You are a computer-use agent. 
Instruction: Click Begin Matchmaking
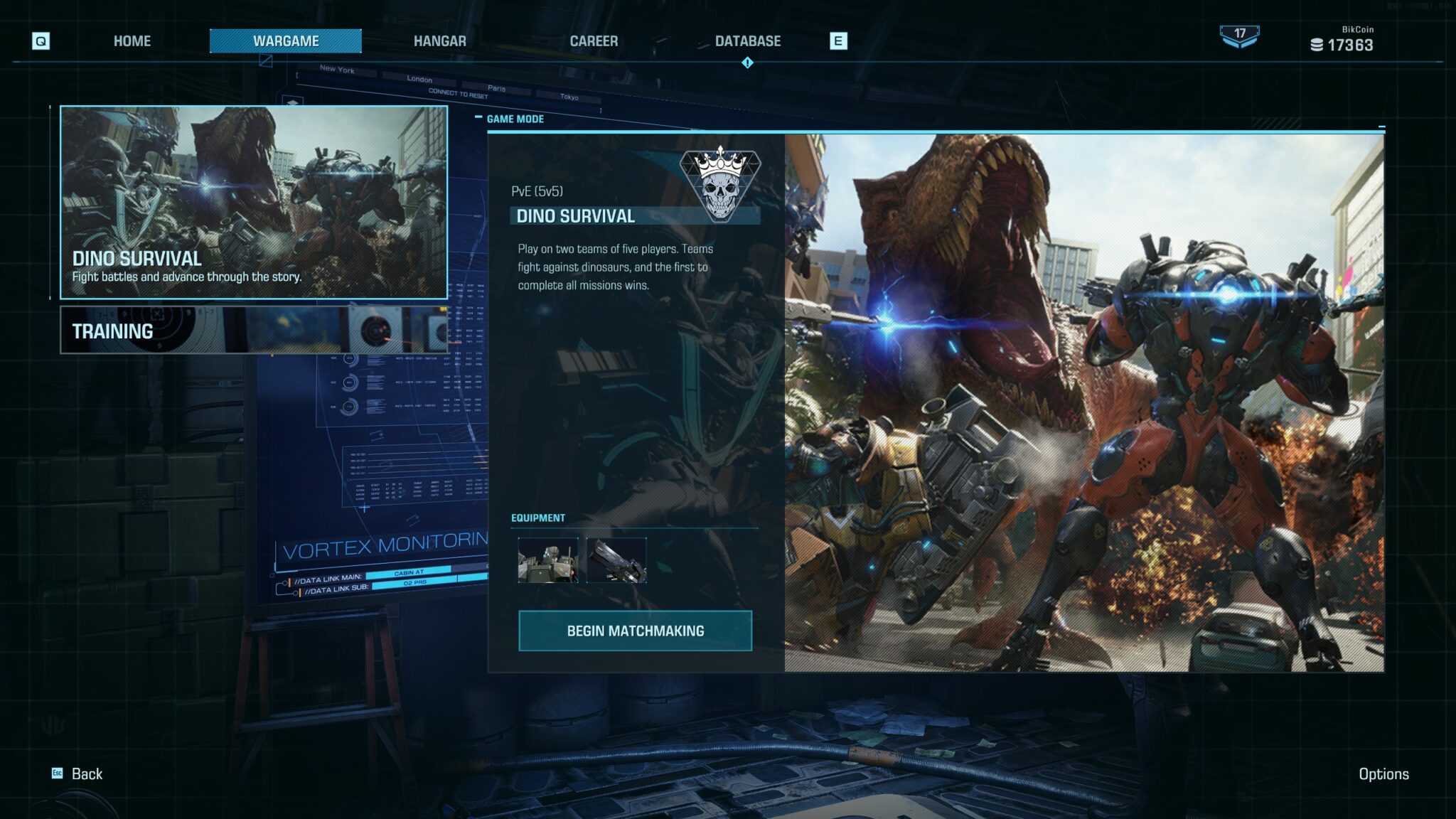tap(635, 631)
